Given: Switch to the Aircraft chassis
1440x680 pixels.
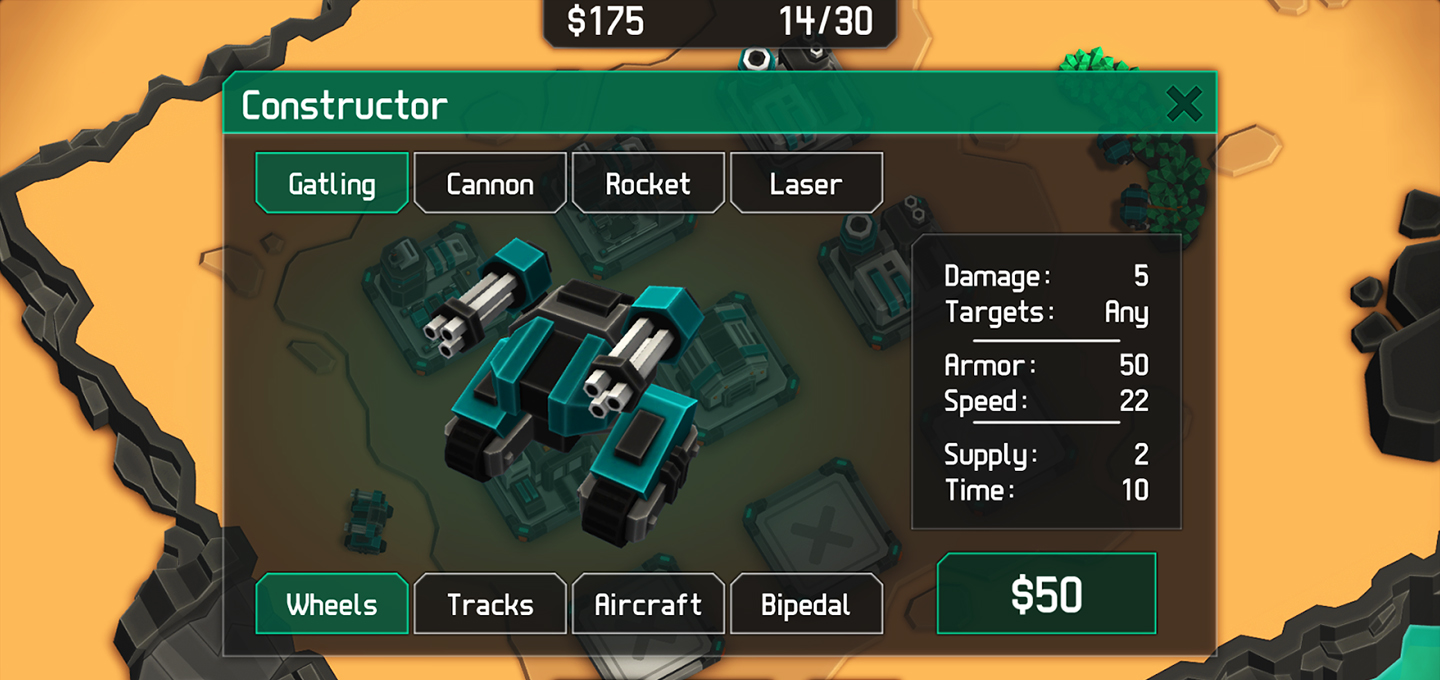Looking at the screenshot, I should click(648, 604).
